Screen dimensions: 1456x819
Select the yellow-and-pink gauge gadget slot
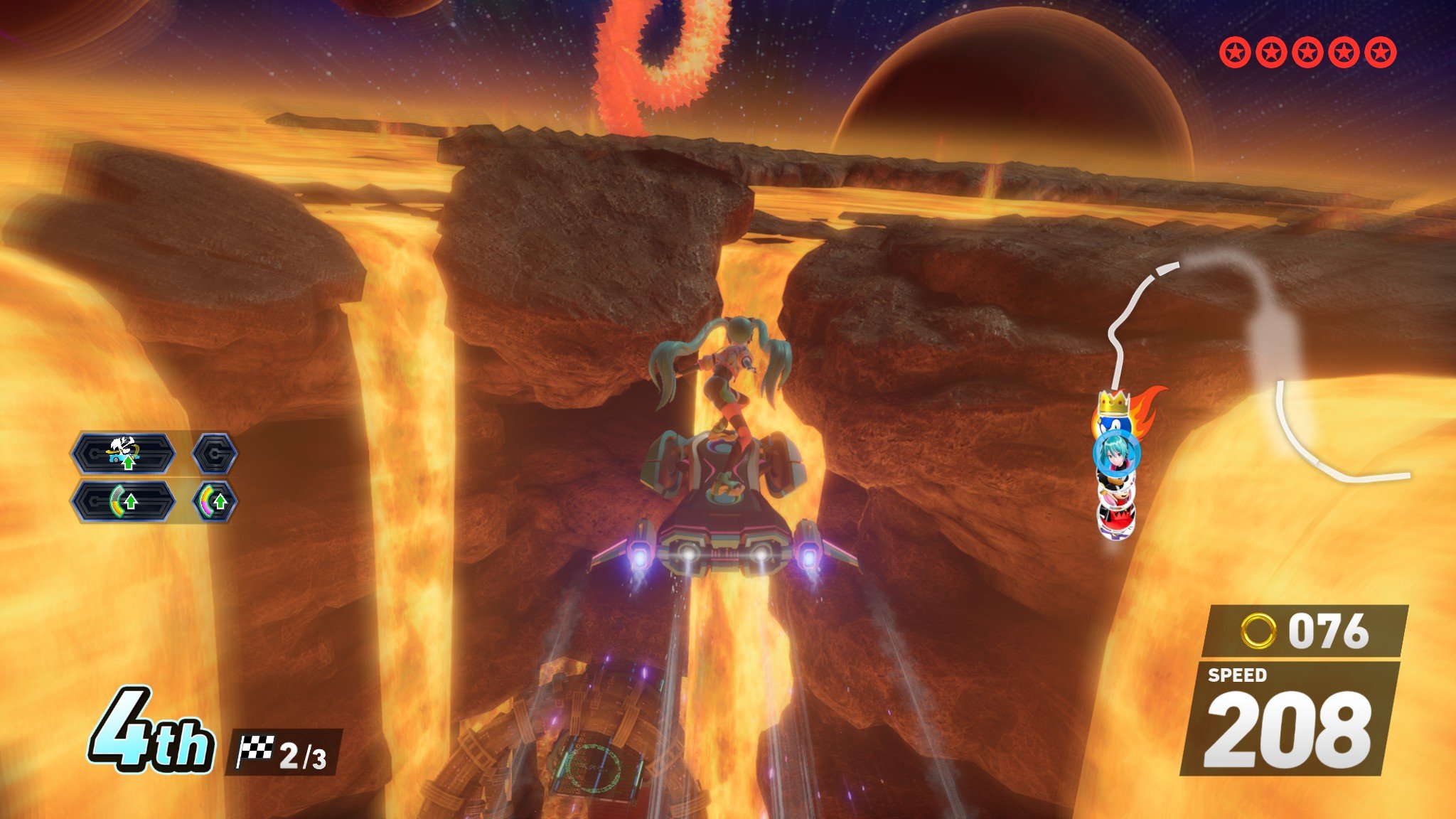pos(214,501)
